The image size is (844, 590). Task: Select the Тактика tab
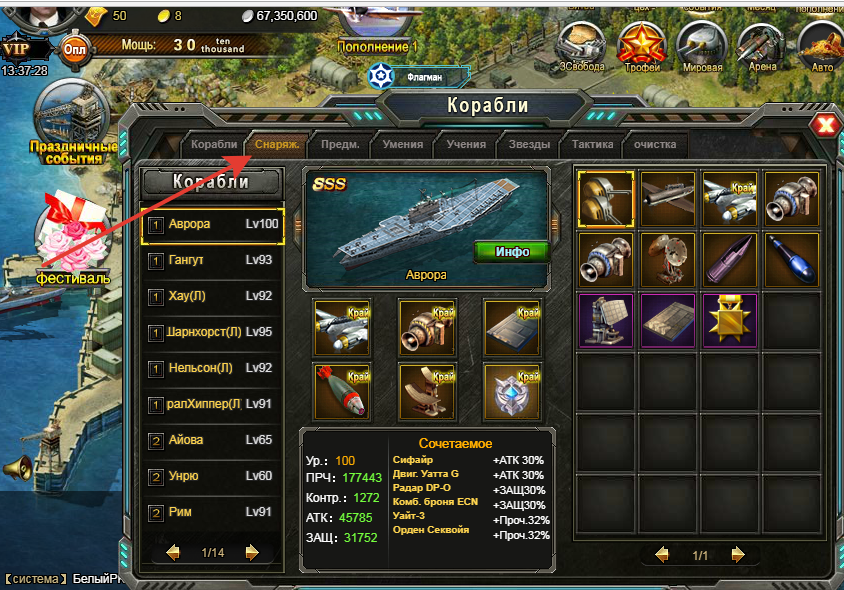pos(592,144)
